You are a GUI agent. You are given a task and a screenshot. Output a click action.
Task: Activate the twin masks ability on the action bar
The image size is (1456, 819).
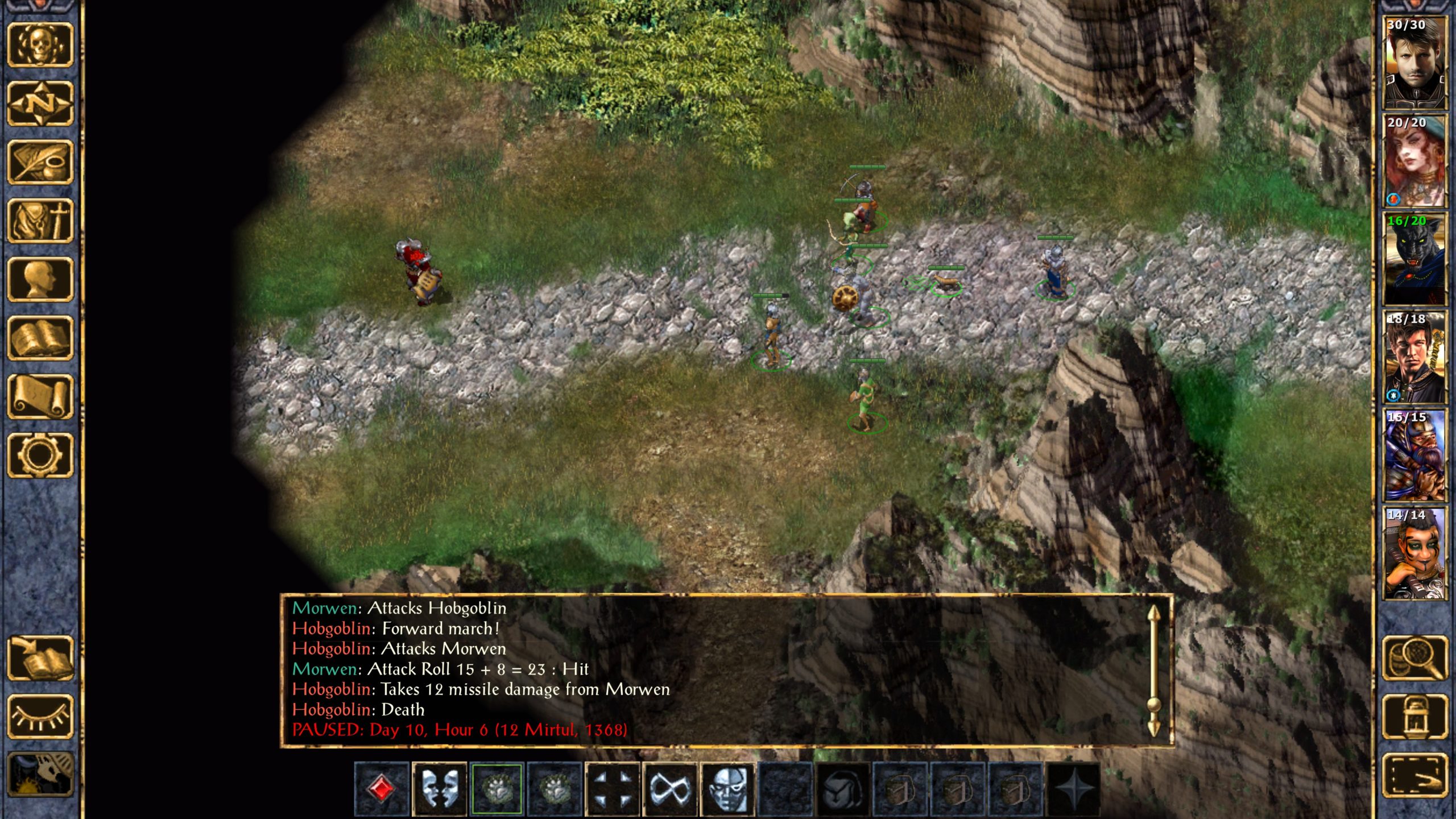point(439,789)
